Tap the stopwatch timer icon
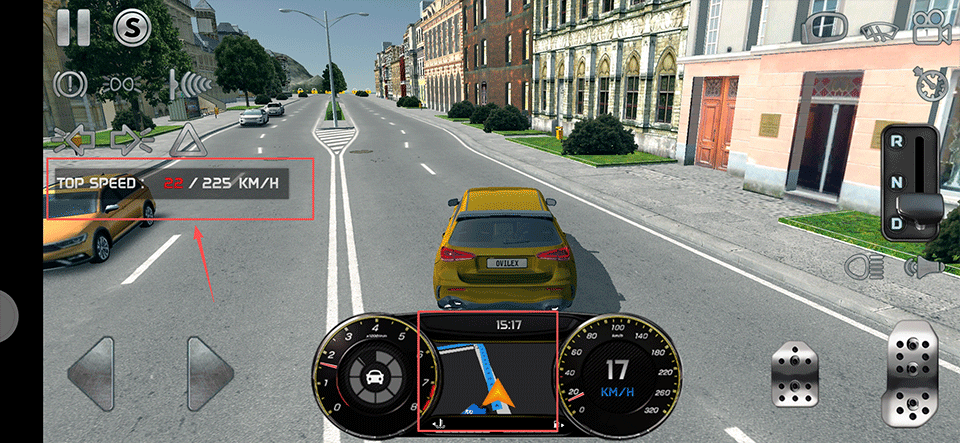 (x=929, y=83)
